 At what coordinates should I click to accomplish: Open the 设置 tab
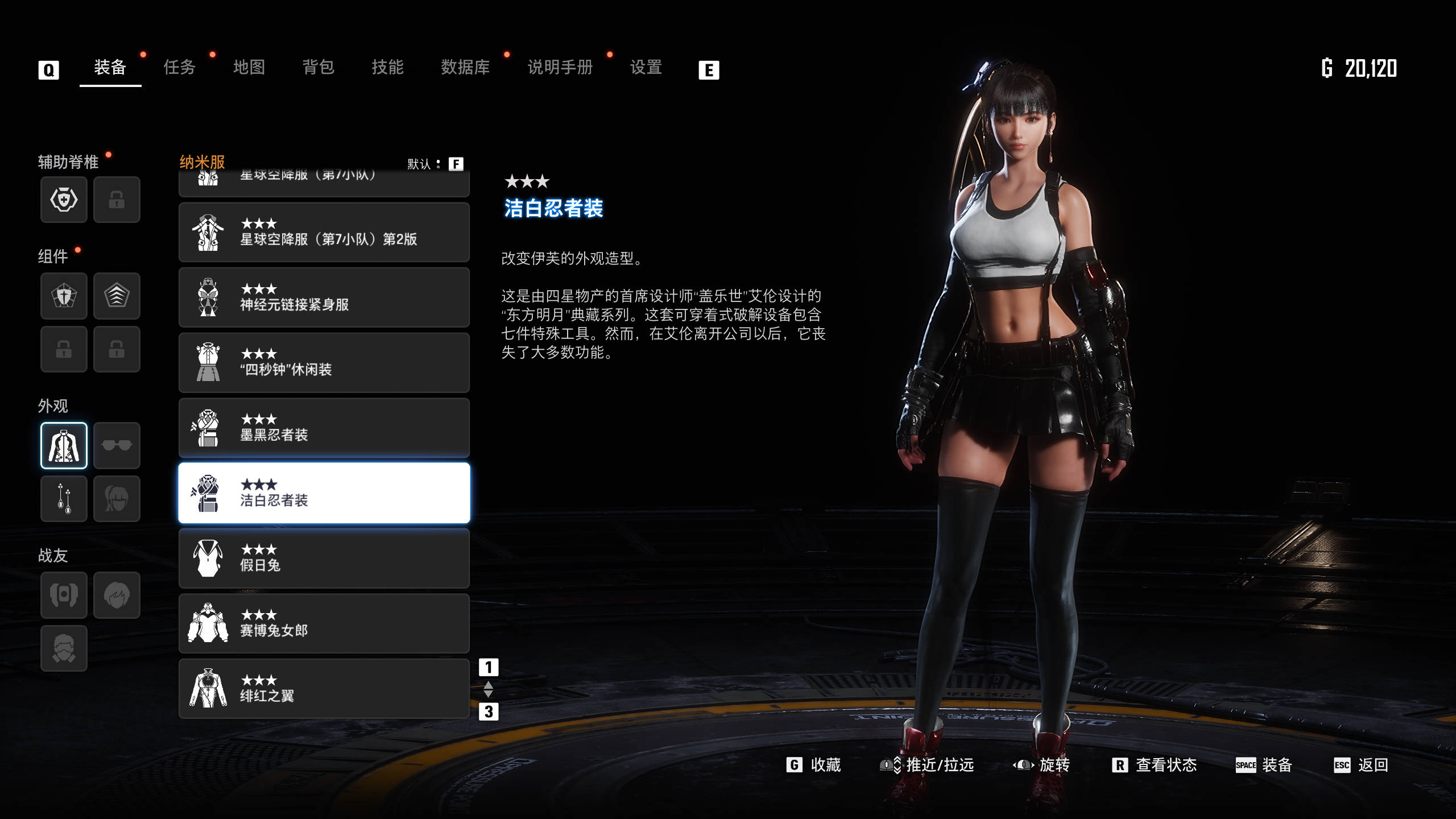(646, 67)
